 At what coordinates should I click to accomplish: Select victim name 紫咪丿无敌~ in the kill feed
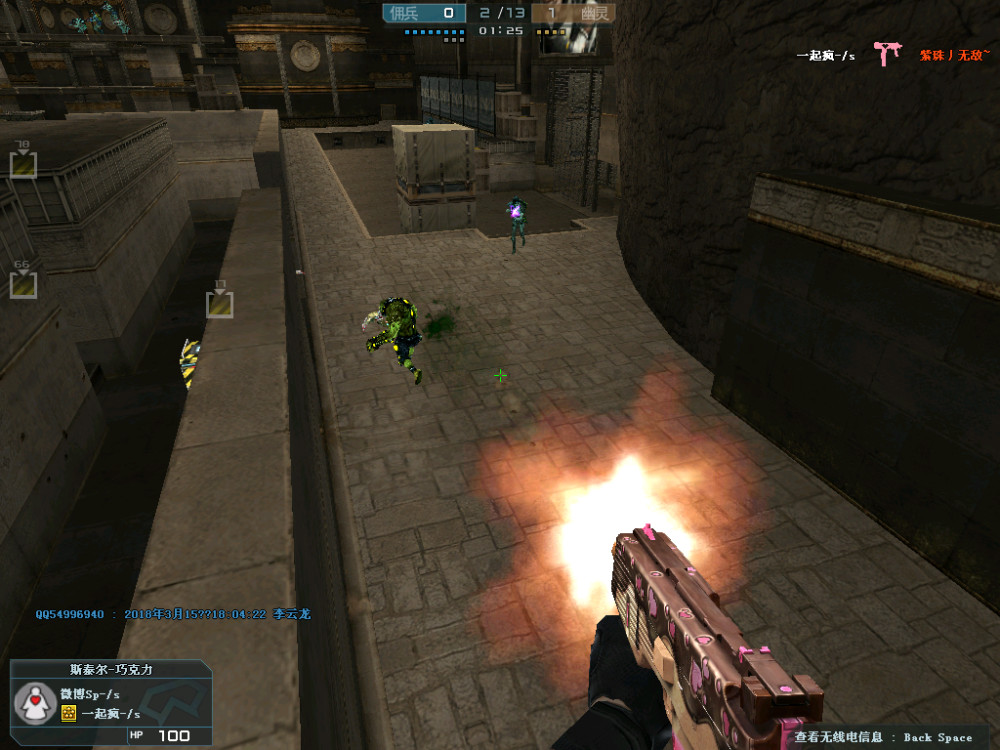952,56
